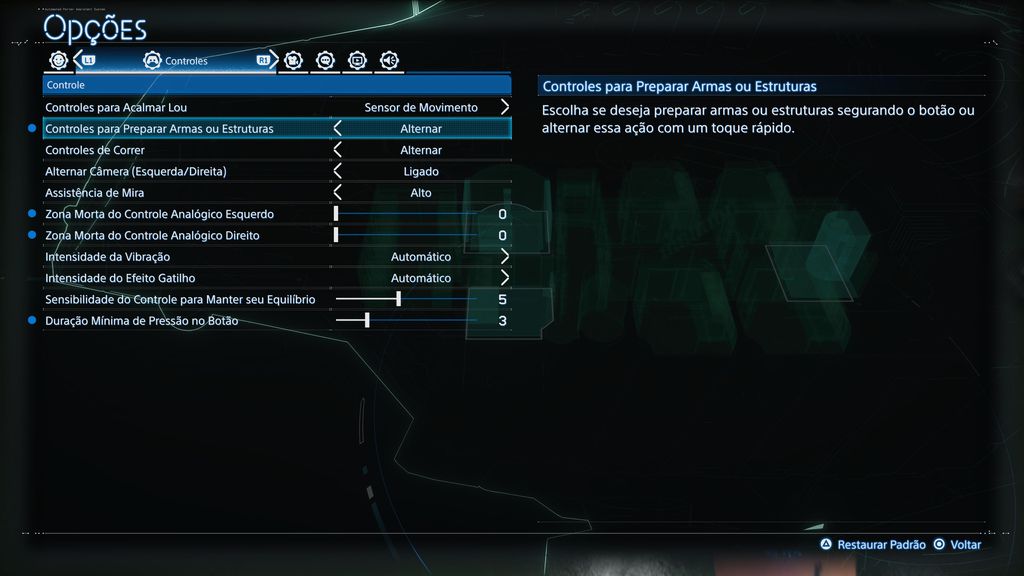Switch to the speech bubble settings tab
Viewport: 1024px width, 576px height.
325,60
